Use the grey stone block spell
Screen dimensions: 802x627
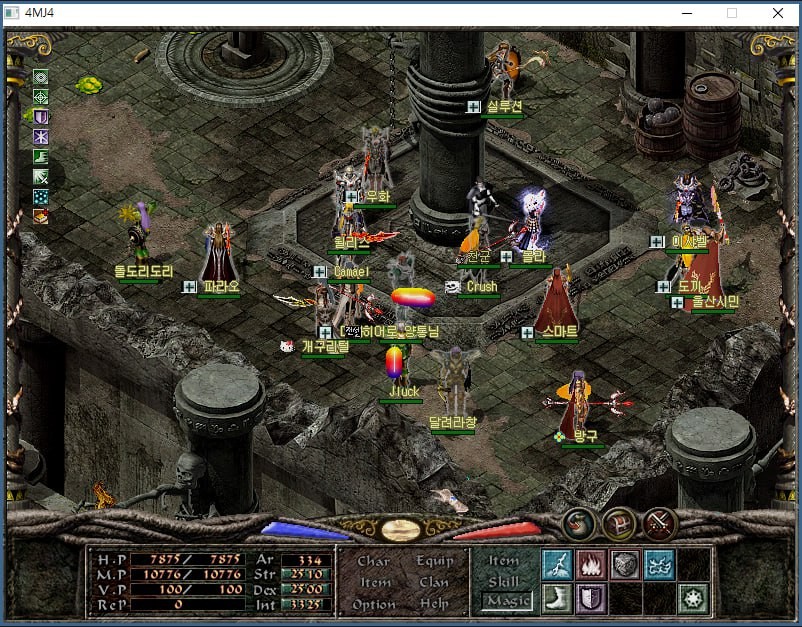[x=625, y=564]
